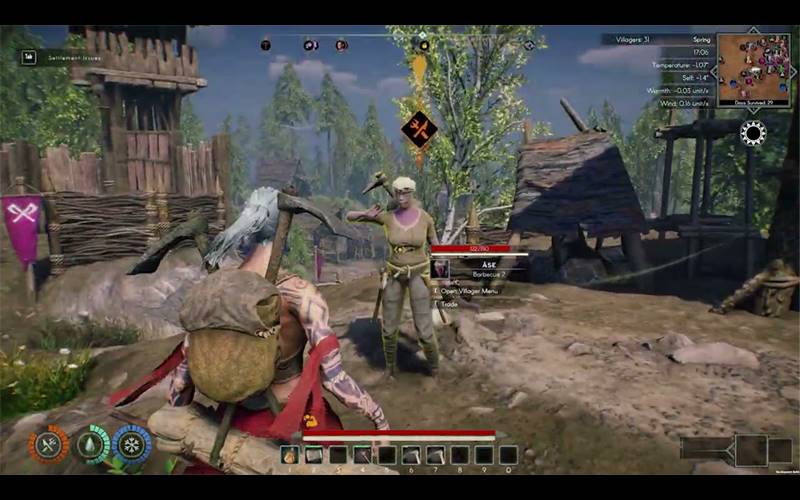Screen dimensions: 800x500
Task: Select hotbar slot 1 with the orange pouch
Action: tap(290, 455)
